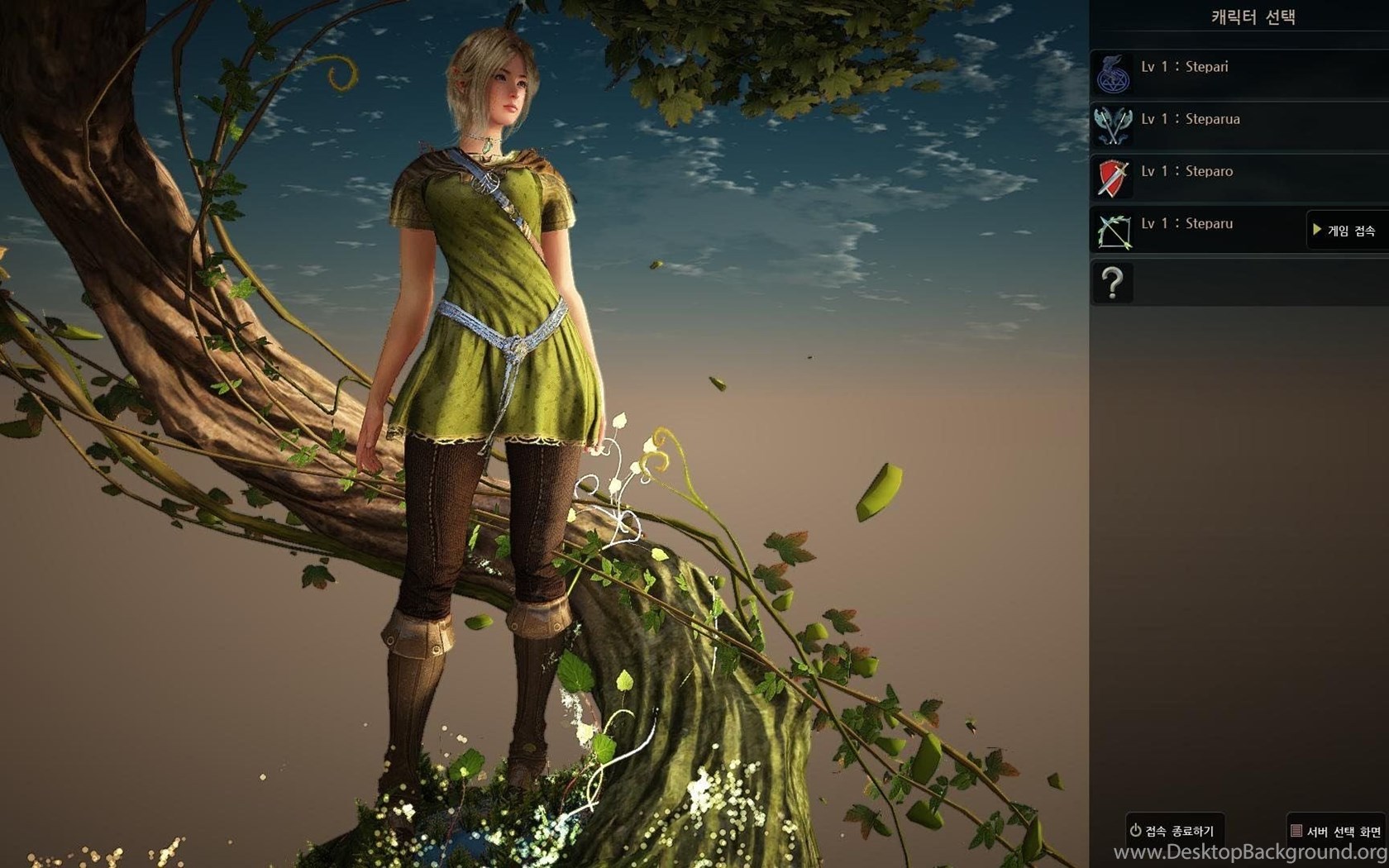
Task: Click the 접속 종료하기 exit button
Action: [1172, 831]
